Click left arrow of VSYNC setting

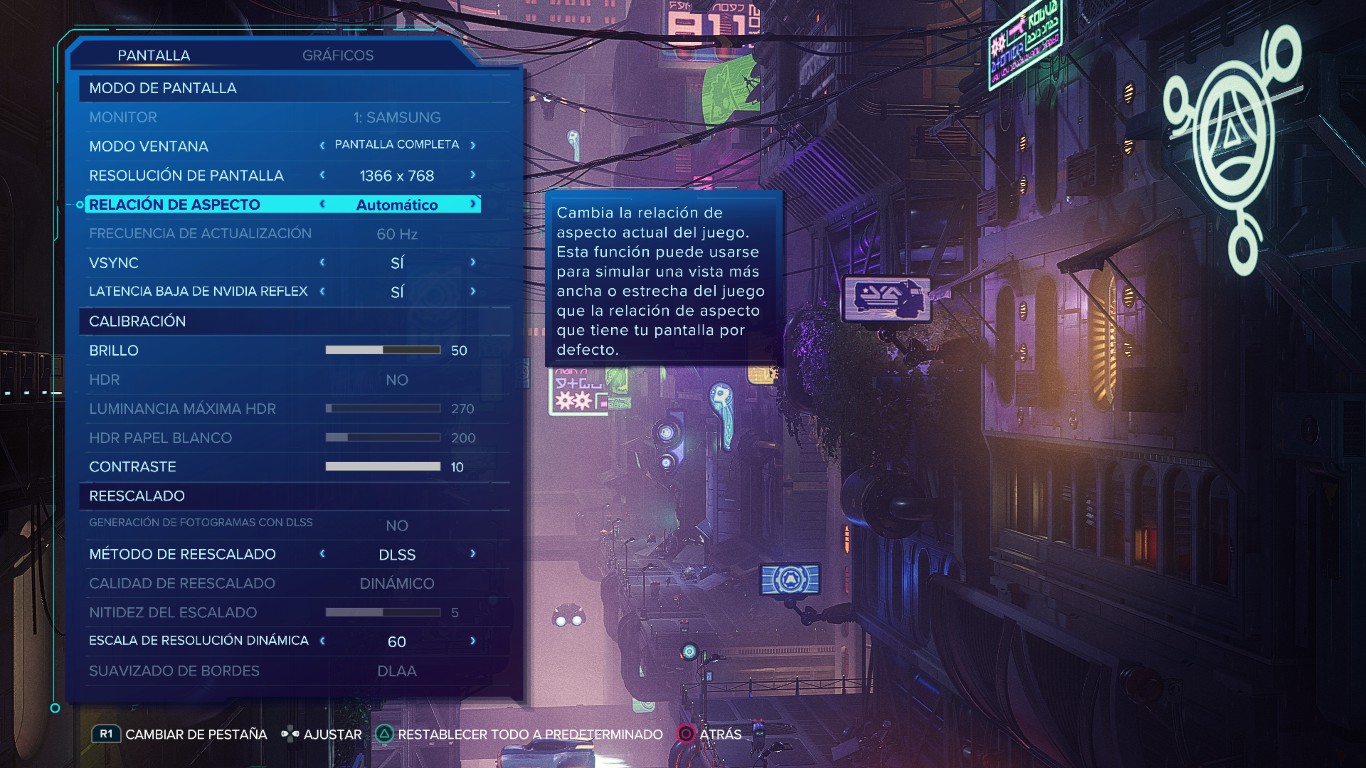point(322,263)
